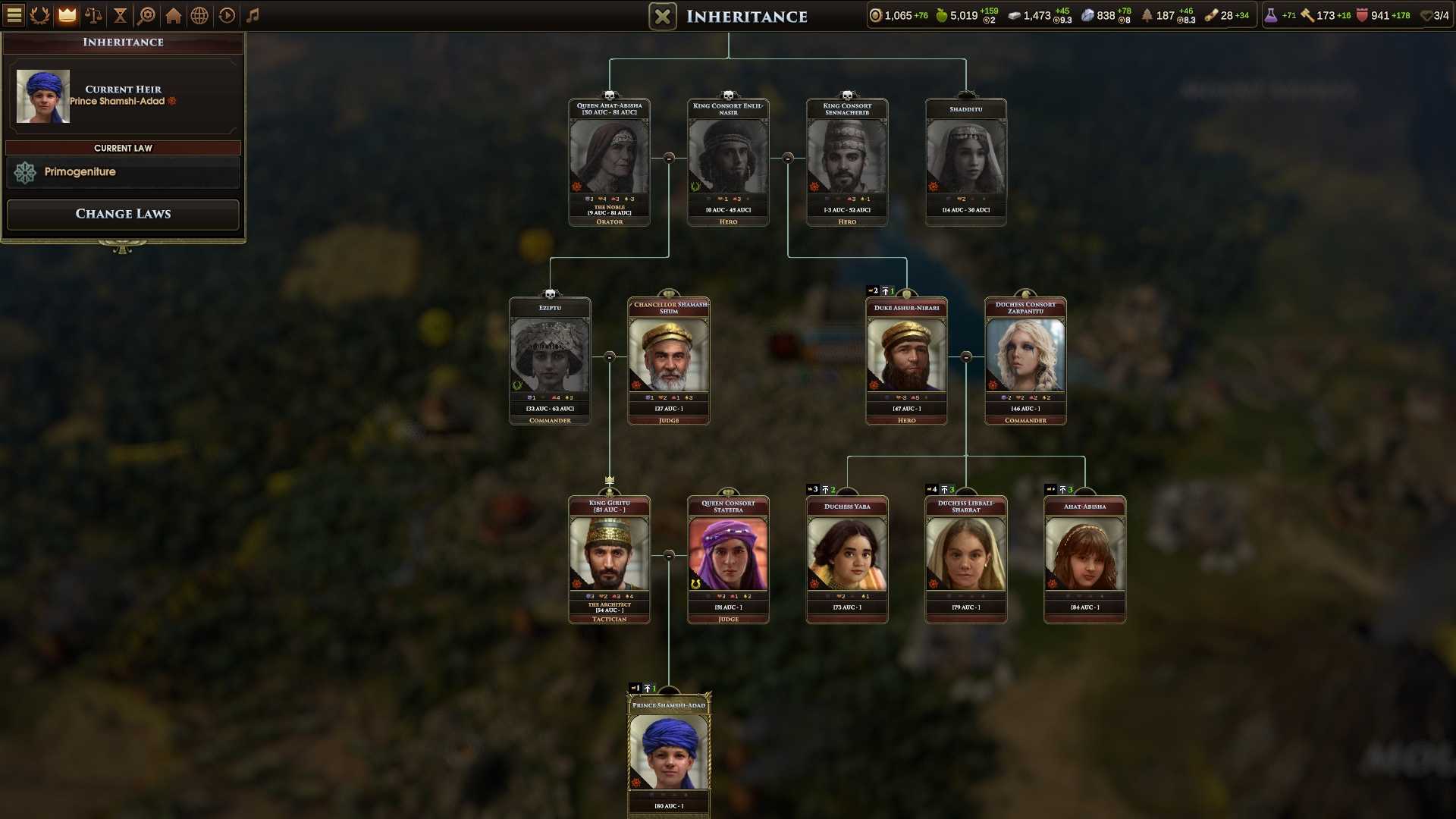Open Duchess Yaba's character card
This screenshot has width=1456, height=819.
(x=847, y=554)
